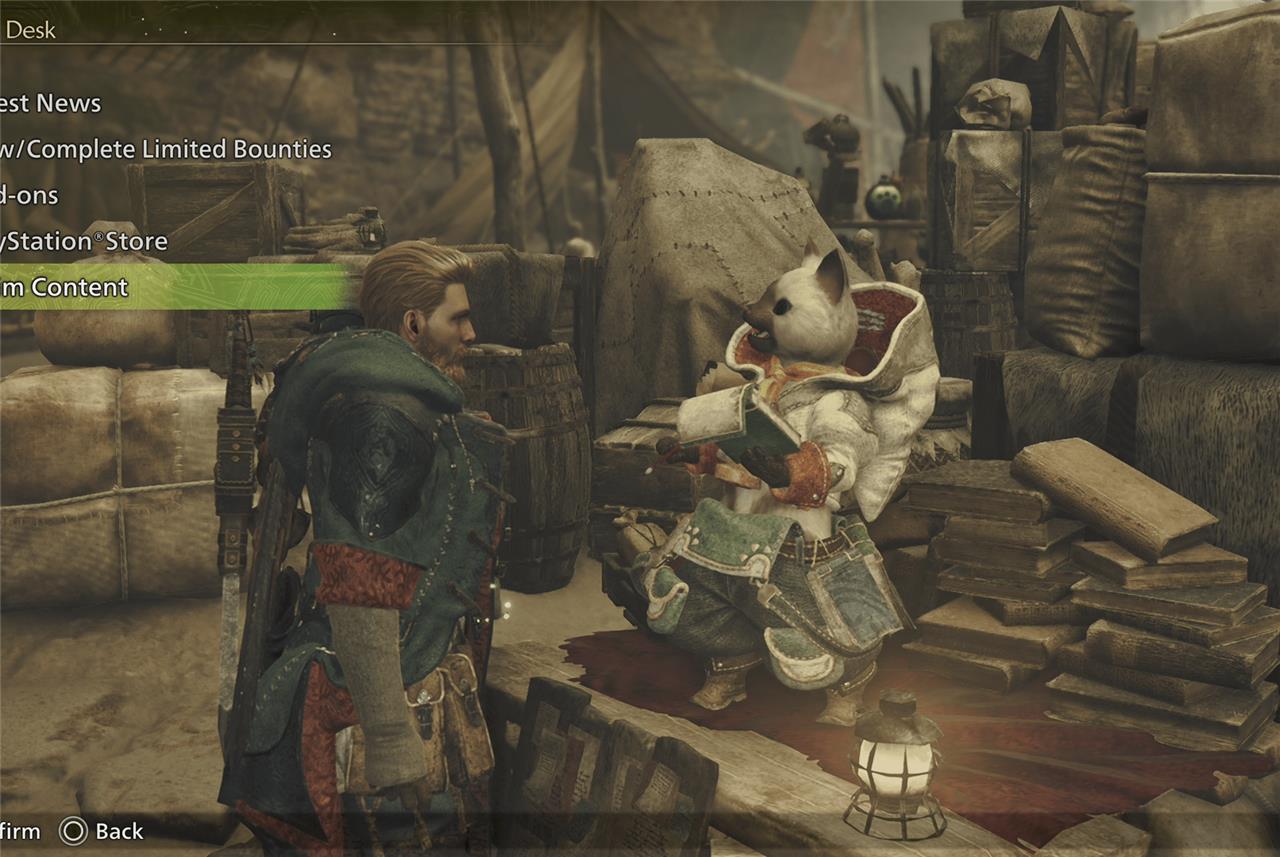Image resolution: width=1280 pixels, height=857 pixels.
Task: Select the highlighted Content menu entry
Action: (65, 287)
